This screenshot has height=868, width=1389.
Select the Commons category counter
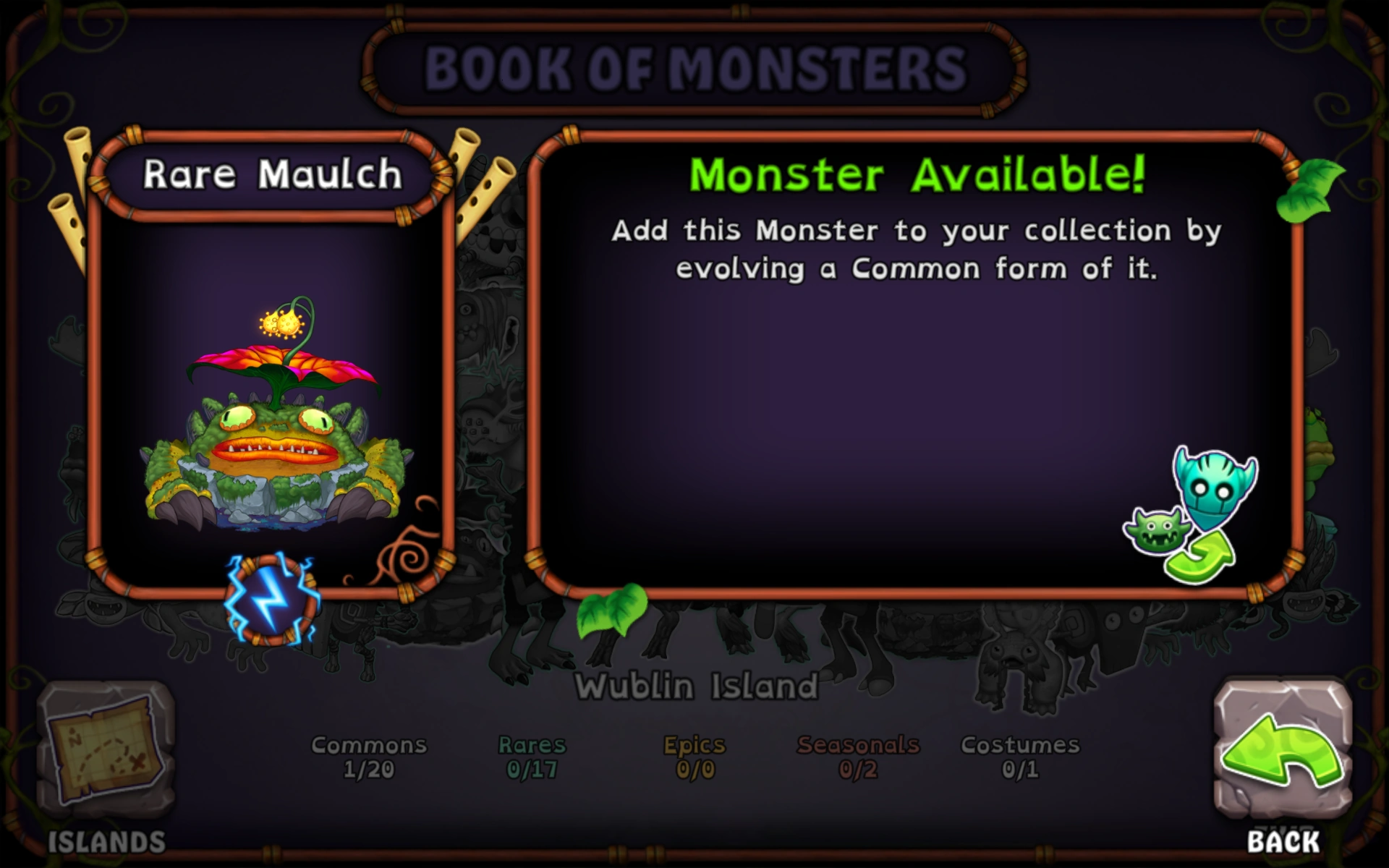tap(369, 756)
